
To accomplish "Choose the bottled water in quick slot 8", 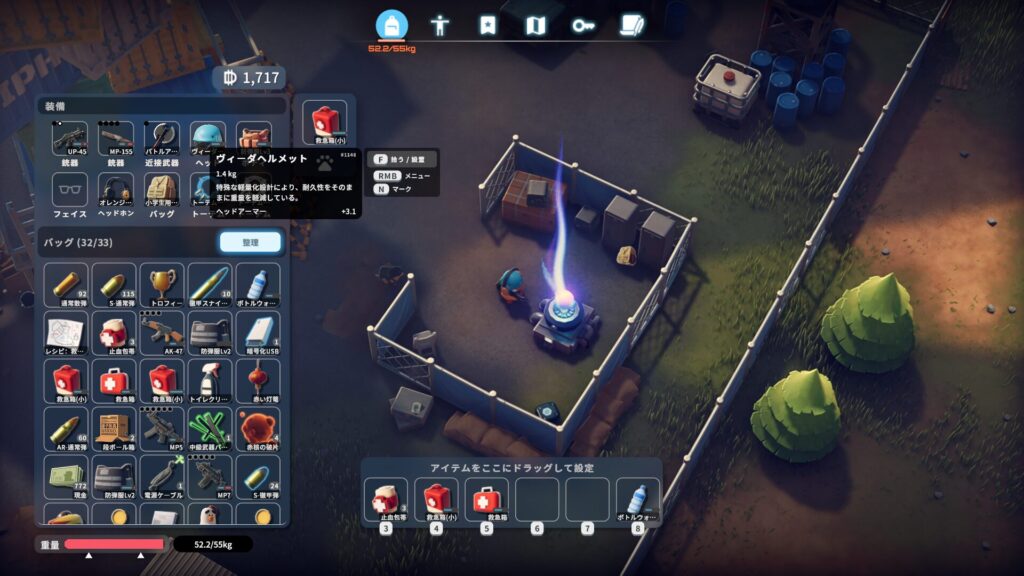I will click(x=637, y=498).
